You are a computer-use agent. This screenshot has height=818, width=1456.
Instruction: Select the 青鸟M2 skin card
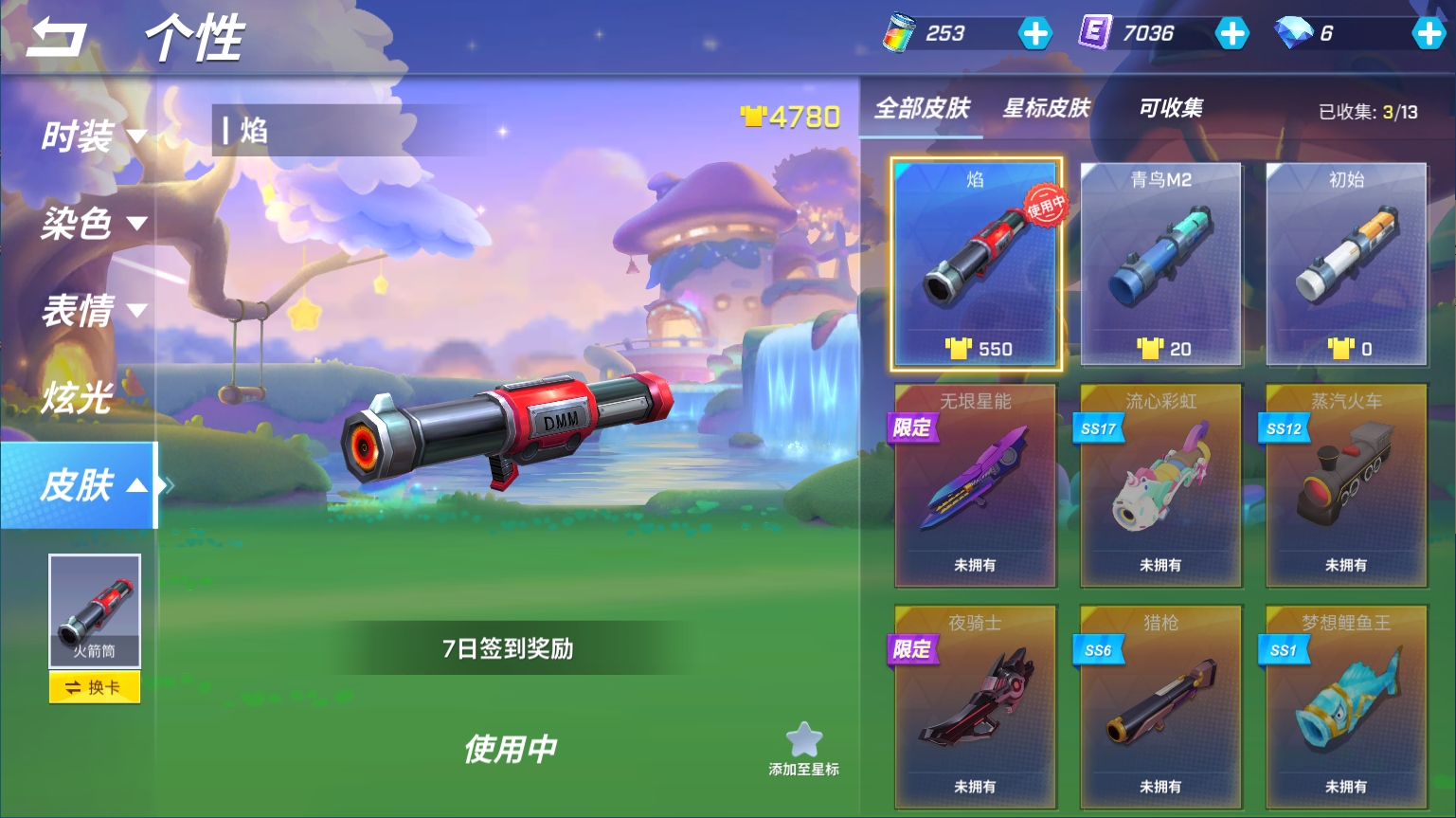click(x=1160, y=264)
